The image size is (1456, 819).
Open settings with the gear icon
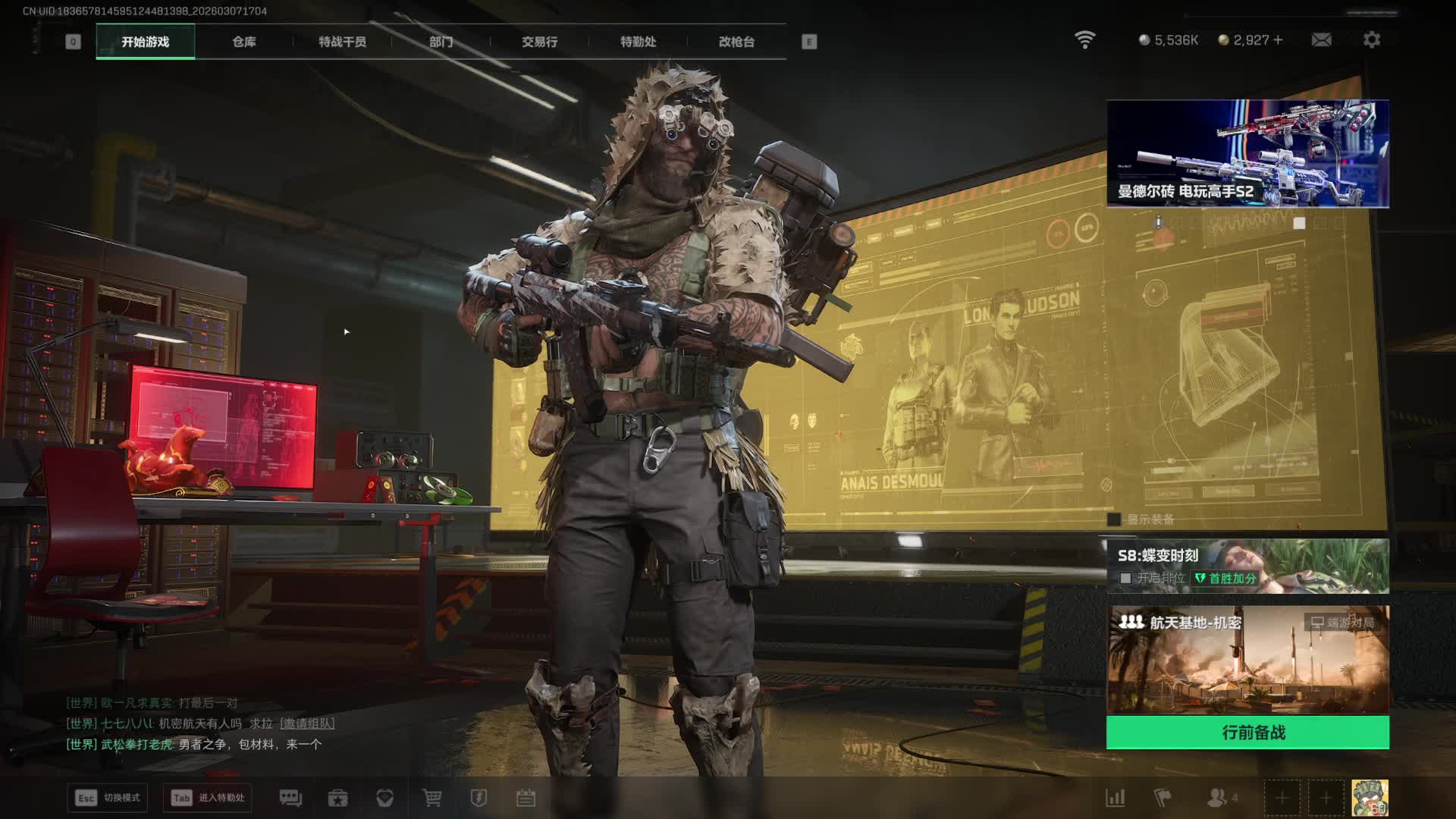pyautogui.click(x=1371, y=39)
